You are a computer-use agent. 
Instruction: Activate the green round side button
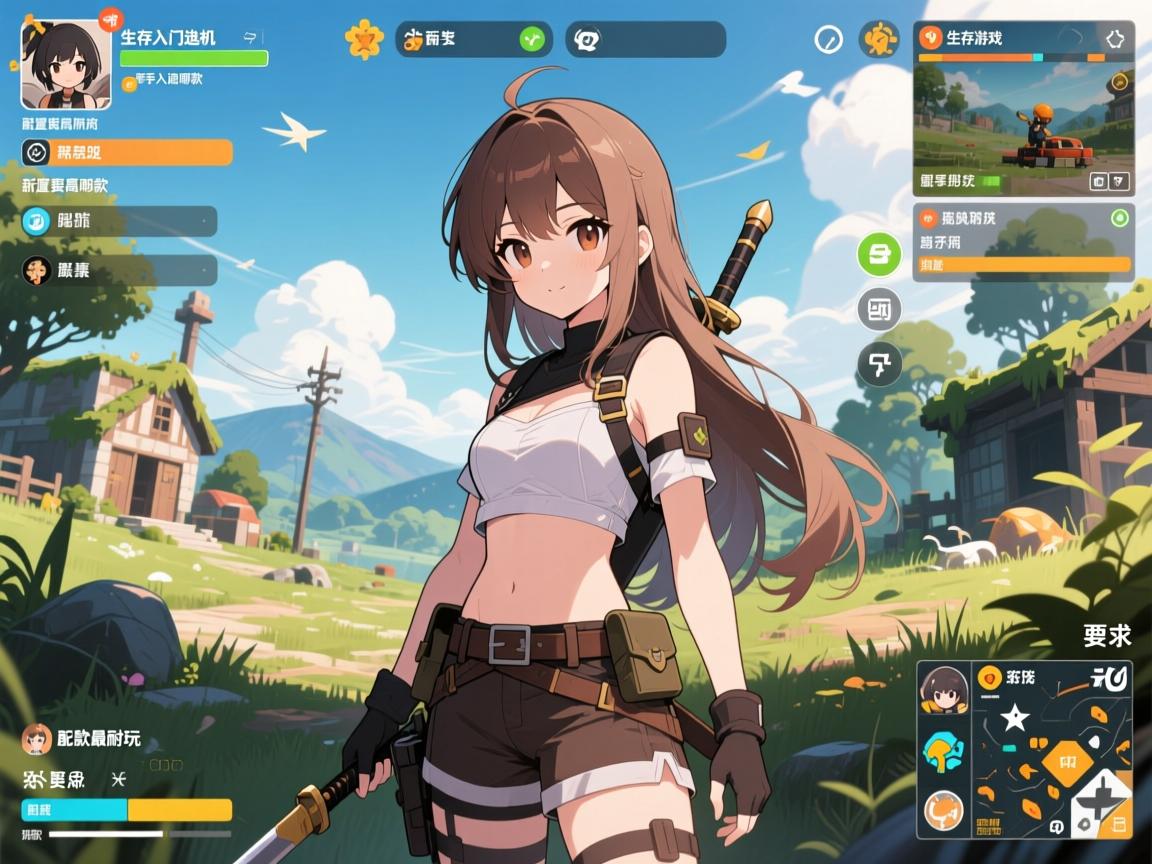879,254
